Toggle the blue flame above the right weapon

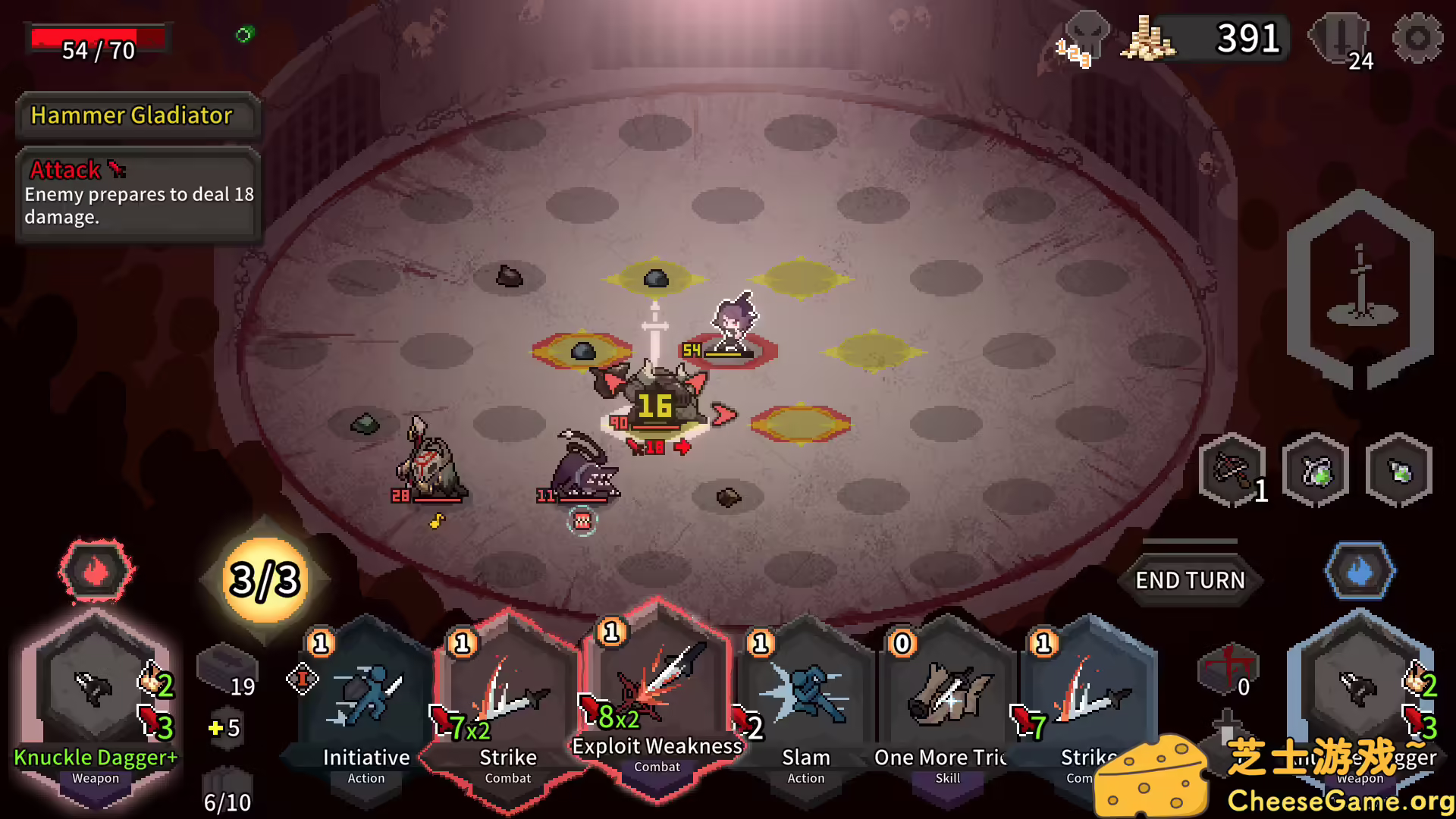(x=1359, y=572)
